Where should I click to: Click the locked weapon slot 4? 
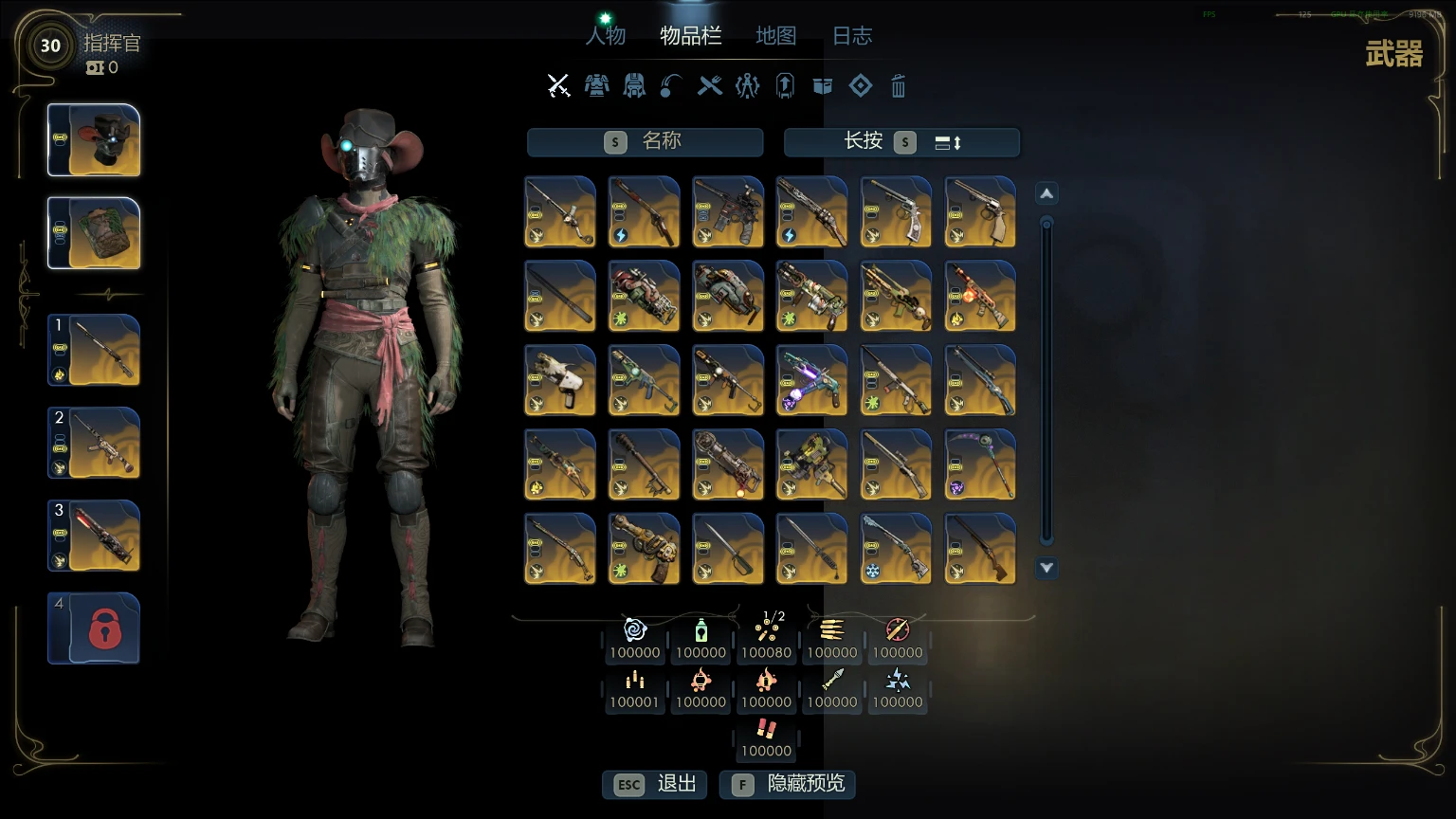click(x=94, y=628)
